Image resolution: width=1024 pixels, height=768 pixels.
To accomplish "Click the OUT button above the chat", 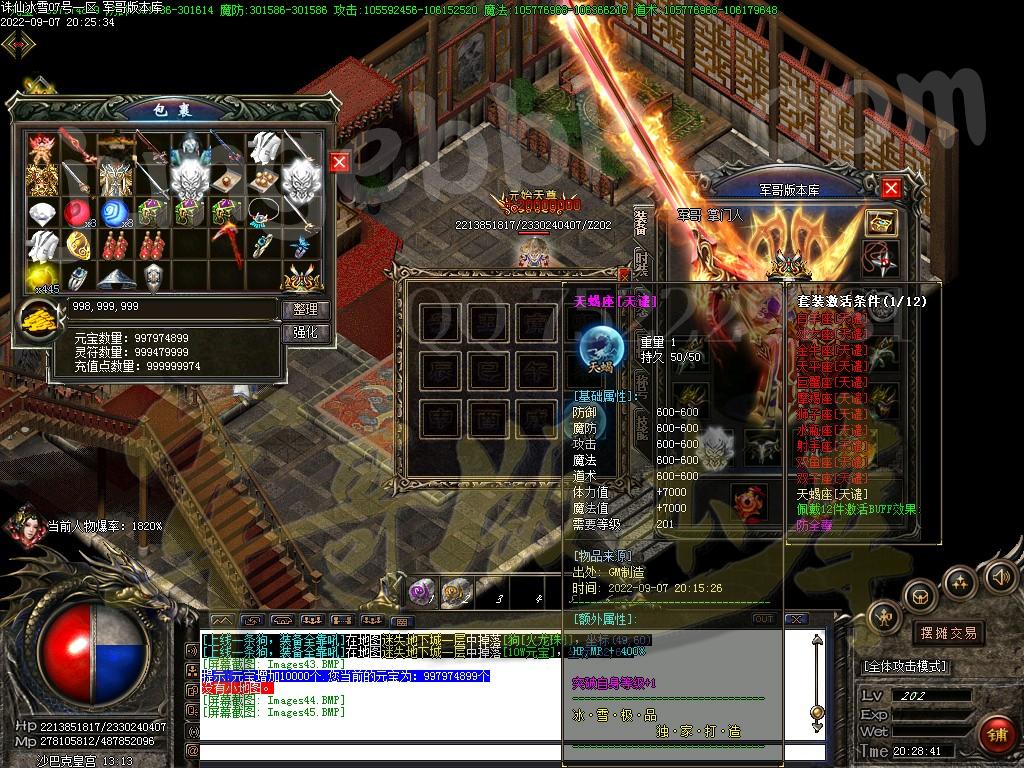I will (x=764, y=619).
